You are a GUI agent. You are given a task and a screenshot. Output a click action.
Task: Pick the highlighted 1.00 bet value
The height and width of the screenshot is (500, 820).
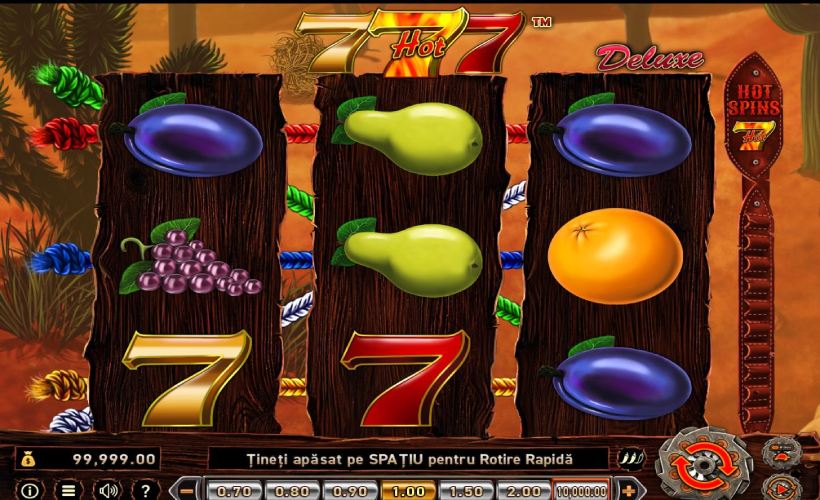(407, 491)
